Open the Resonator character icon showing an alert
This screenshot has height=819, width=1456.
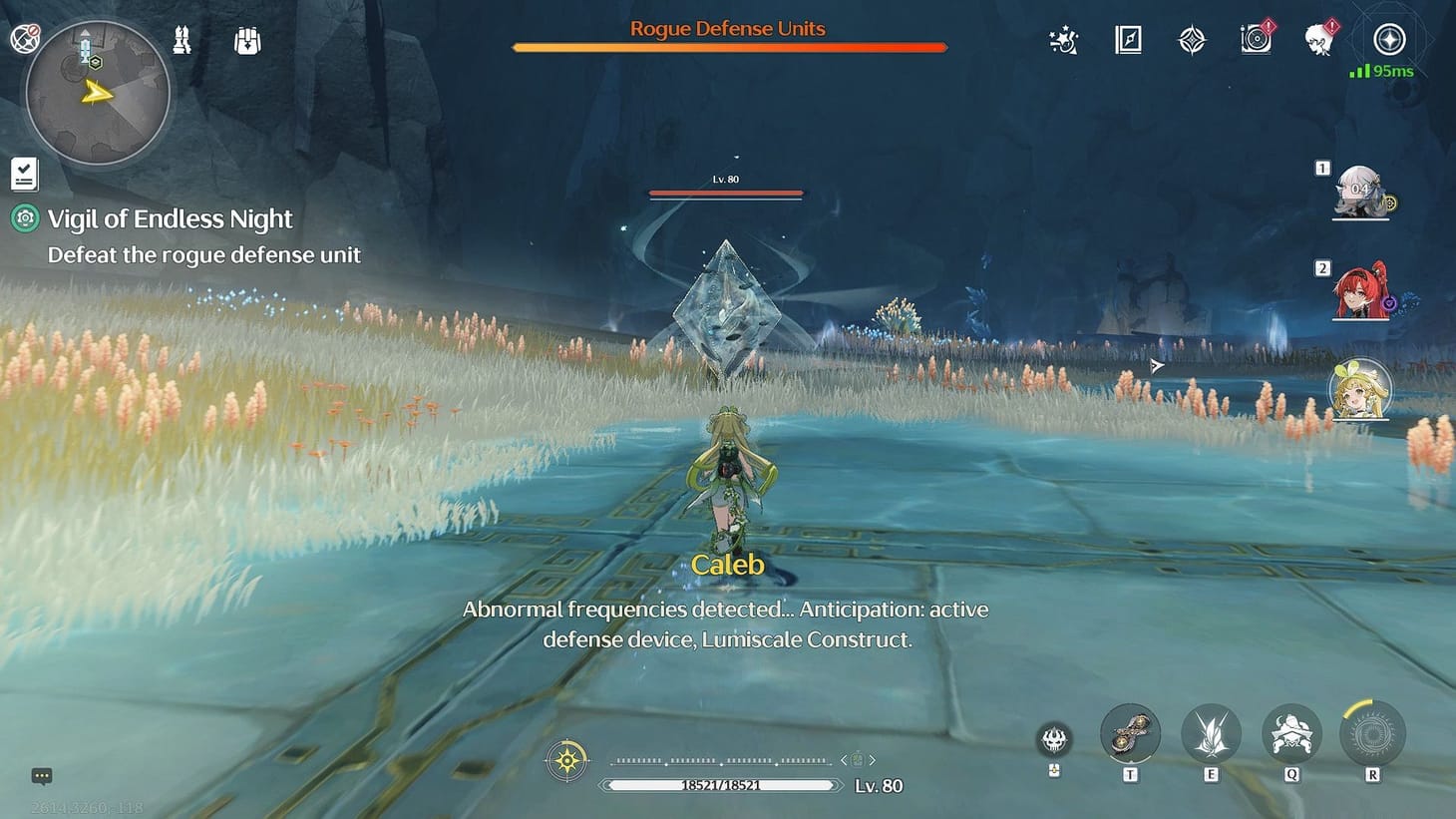[x=1318, y=40]
